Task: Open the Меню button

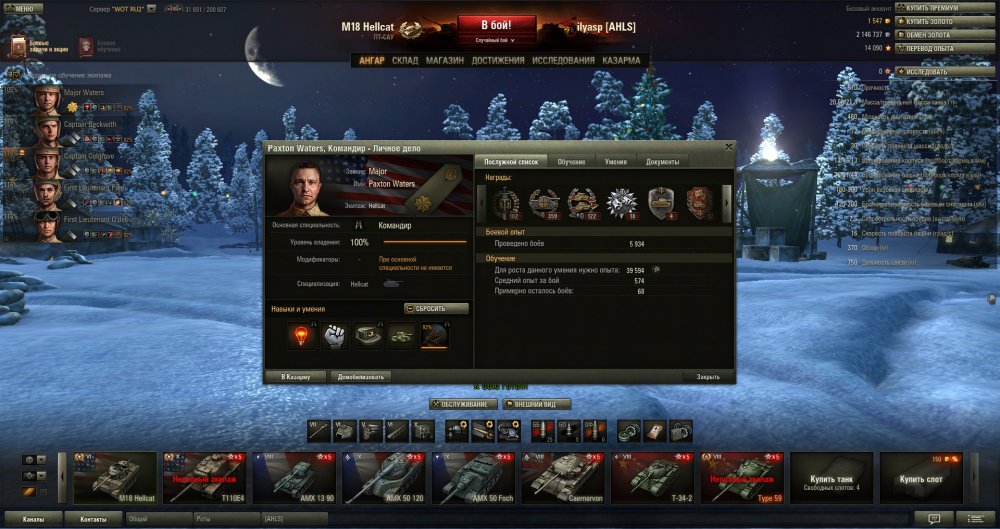Action: pyautogui.click(x=23, y=8)
